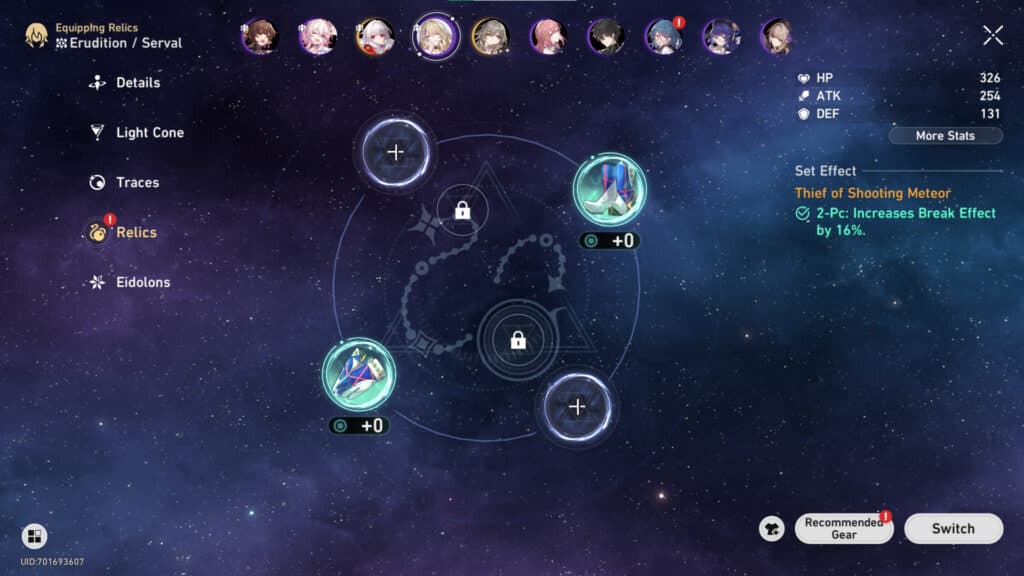Close the character screen with the X
Viewport: 1024px width, 576px height.
tap(992, 36)
